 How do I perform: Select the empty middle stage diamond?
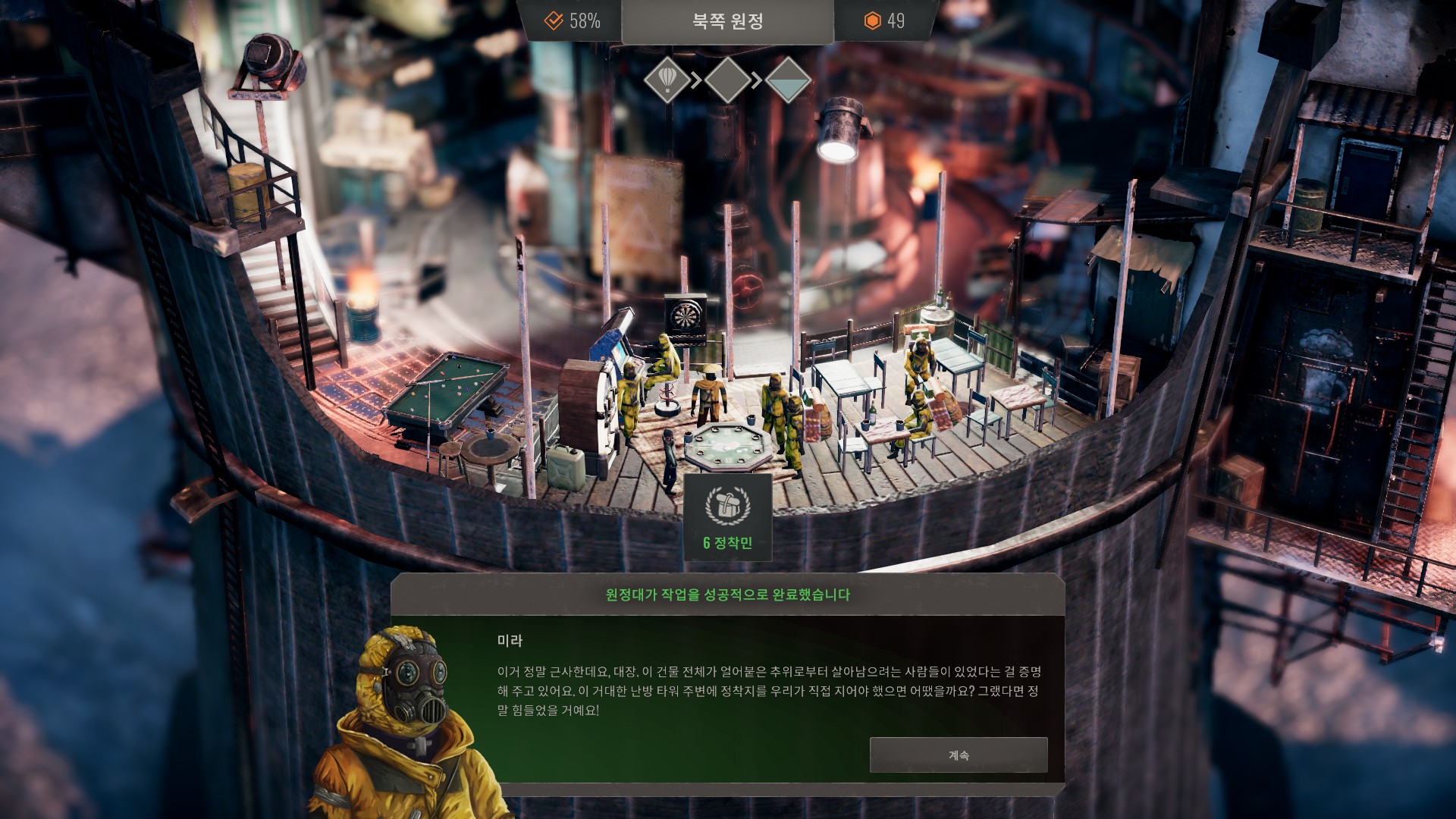point(728,79)
